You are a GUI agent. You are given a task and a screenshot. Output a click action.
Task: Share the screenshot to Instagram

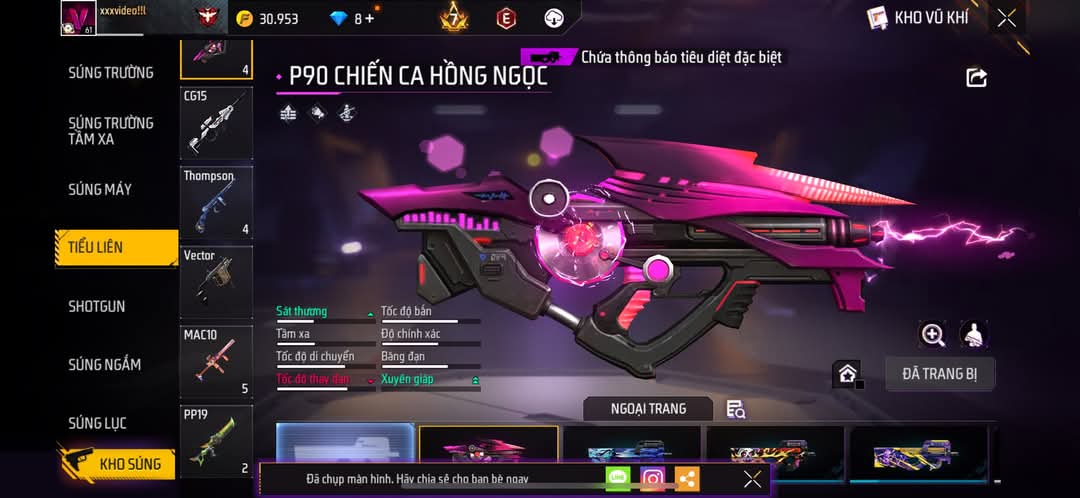[x=652, y=479]
